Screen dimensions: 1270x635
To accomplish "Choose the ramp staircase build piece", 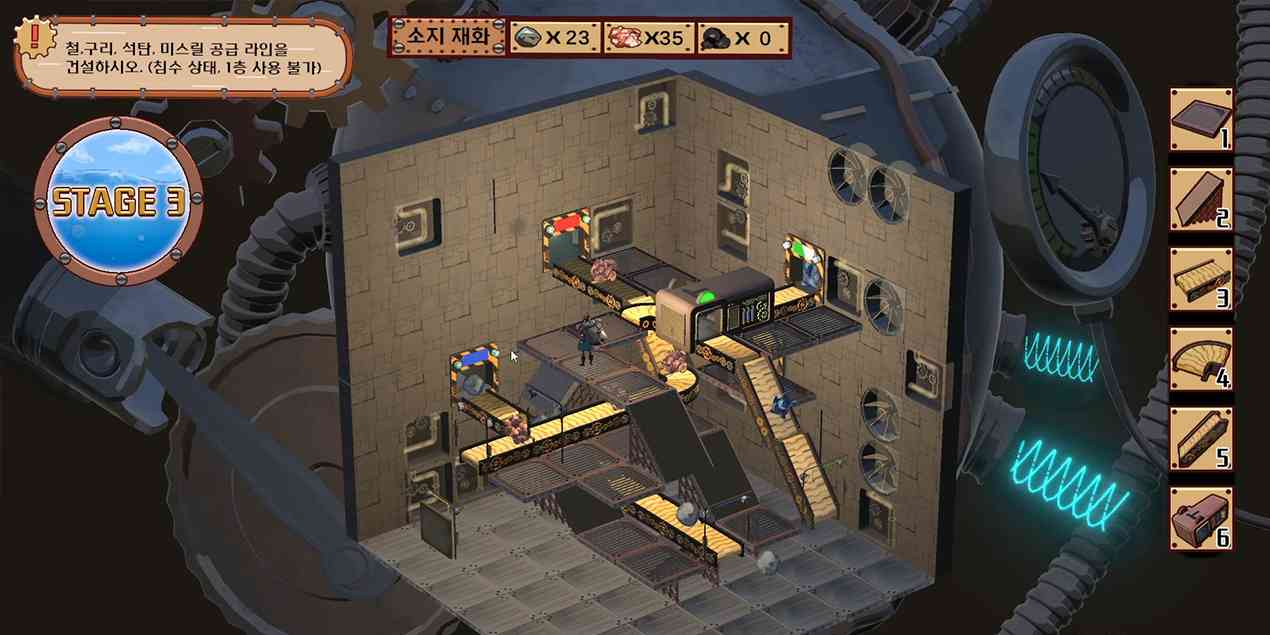I will pos(1201,201).
